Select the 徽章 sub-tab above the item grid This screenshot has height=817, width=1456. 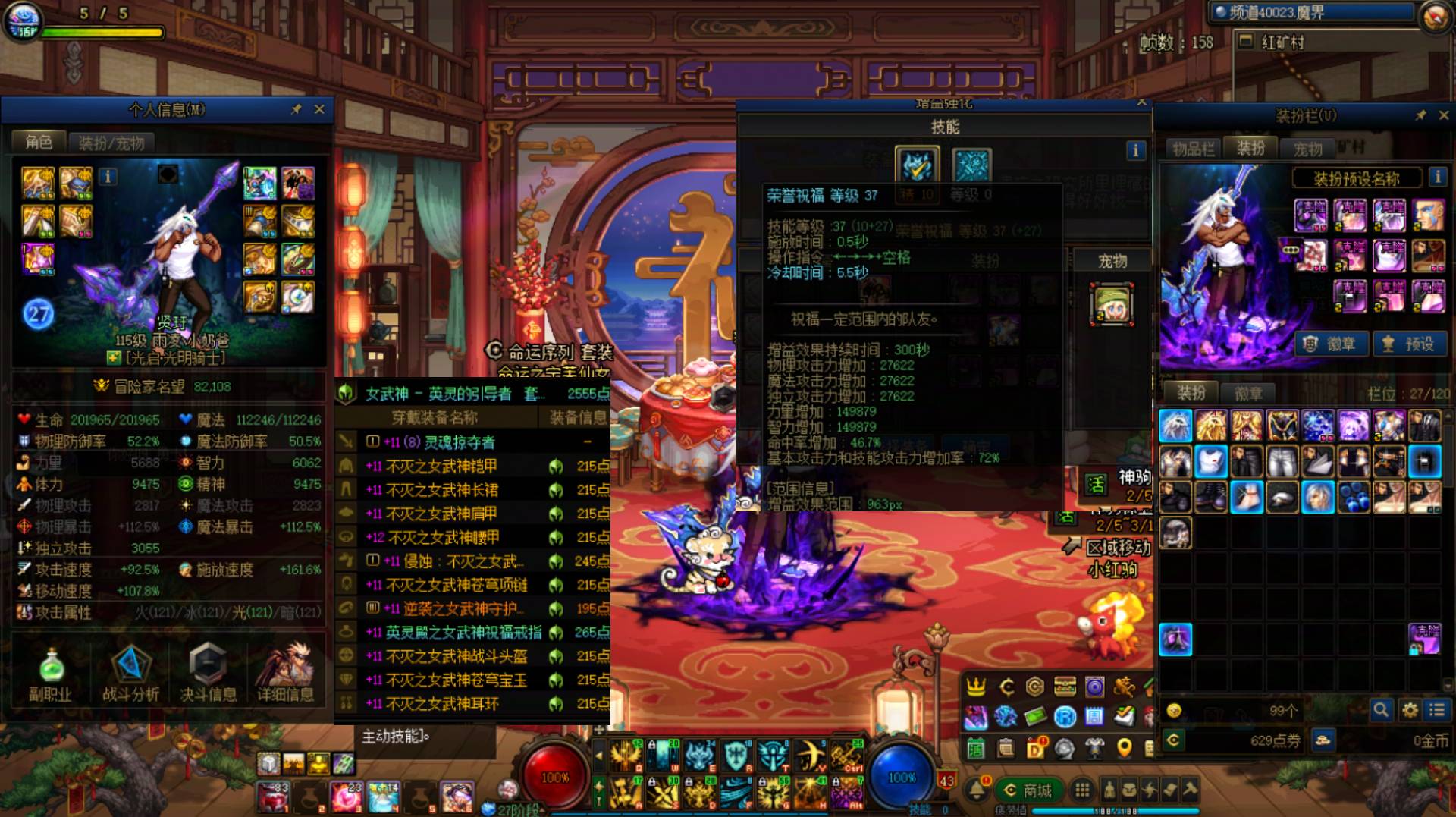pyautogui.click(x=1248, y=393)
